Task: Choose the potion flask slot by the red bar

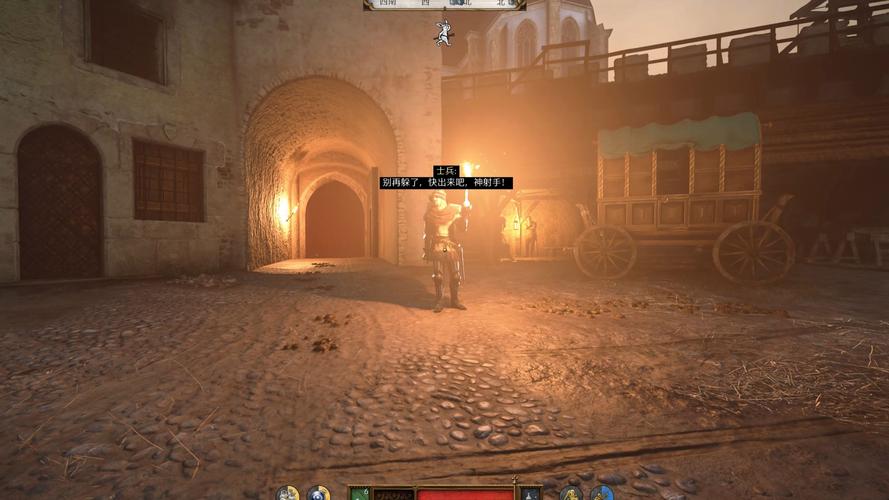Action: [530, 493]
